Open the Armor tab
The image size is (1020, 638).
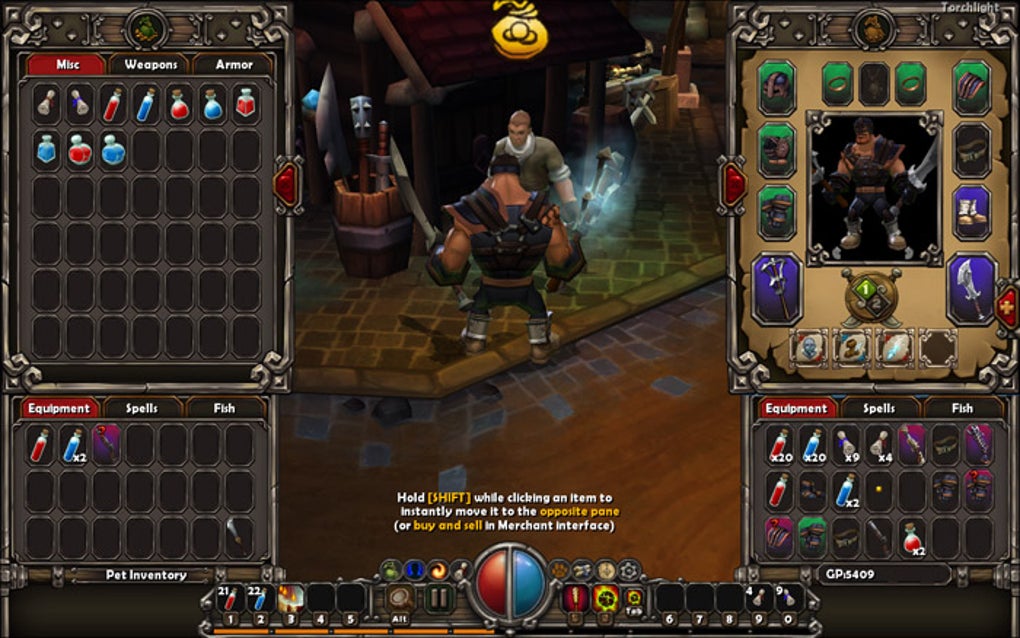click(x=233, y=65)
